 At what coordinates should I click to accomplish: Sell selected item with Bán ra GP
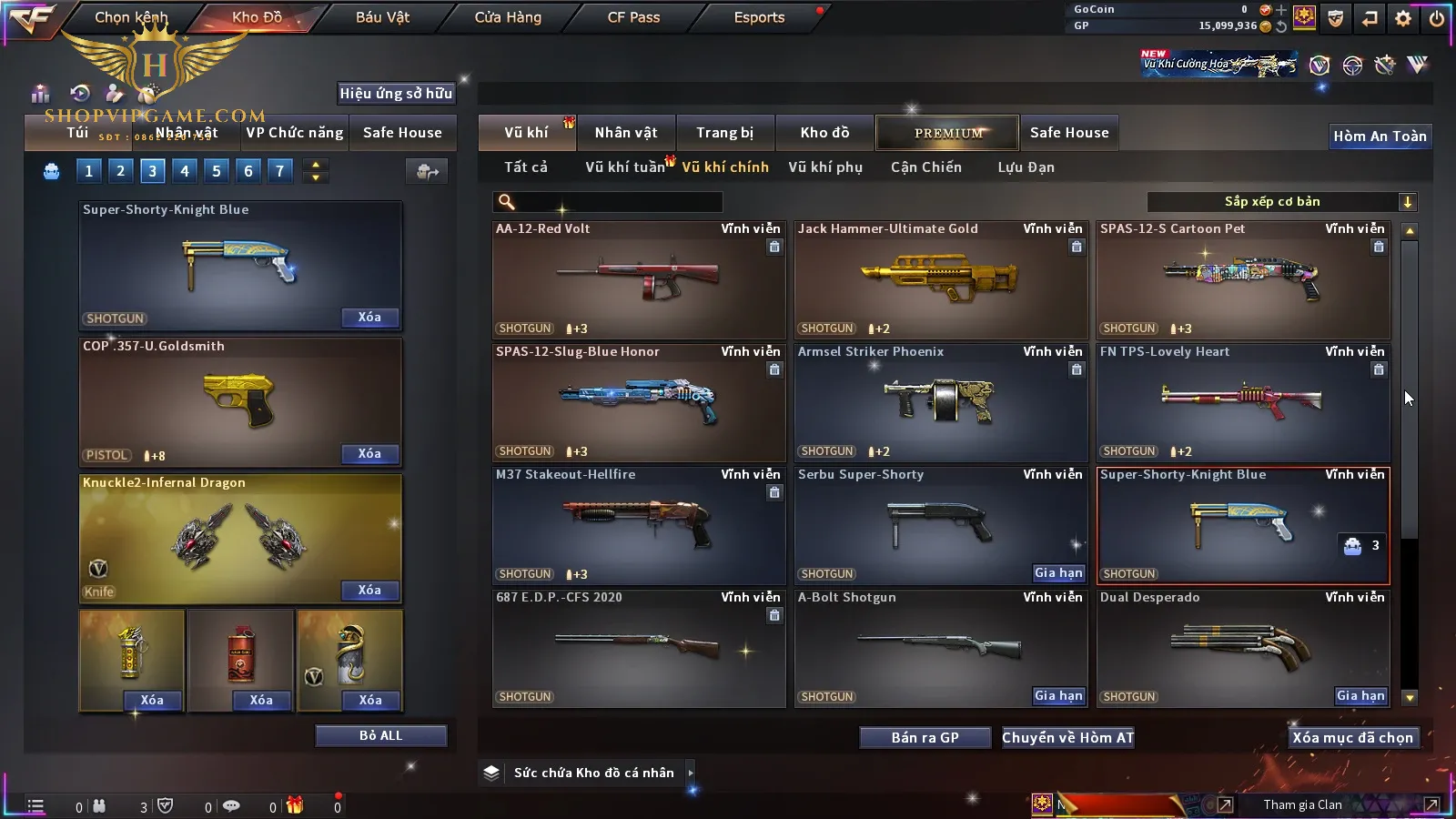[x=925, y=738]
